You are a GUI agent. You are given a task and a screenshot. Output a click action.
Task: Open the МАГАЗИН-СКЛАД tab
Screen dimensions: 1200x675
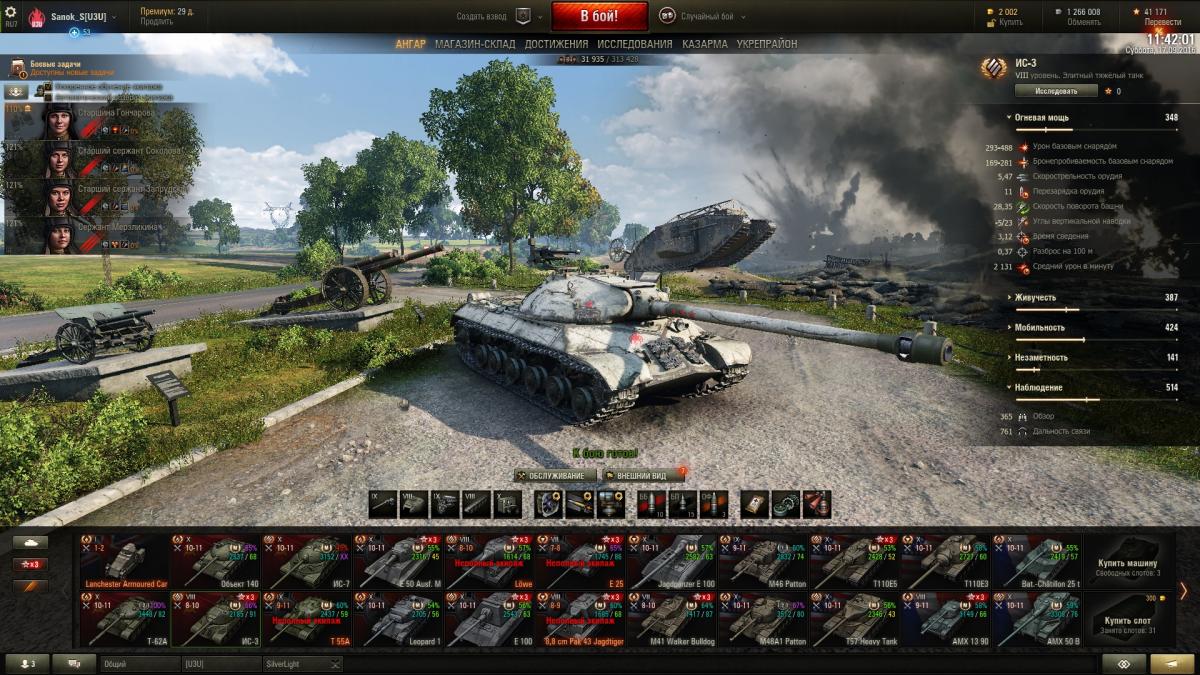pyautogui.click(x=475, y=44)
